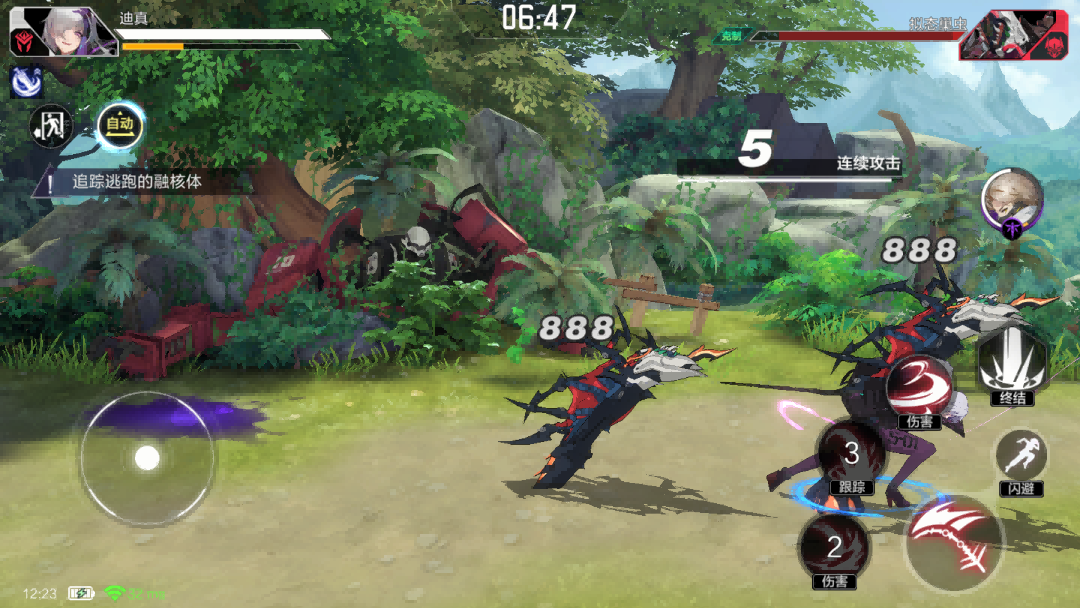Tap the virtual joystick knob
Image resolution: width=1080 pixels, height=608 pixels.
click(147, 458)
